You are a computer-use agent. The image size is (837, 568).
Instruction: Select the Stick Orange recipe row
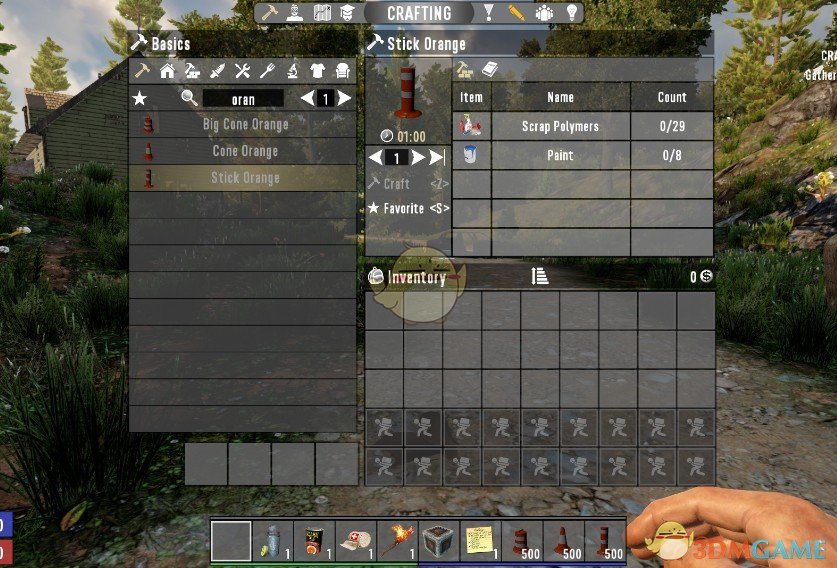point(244,178)
